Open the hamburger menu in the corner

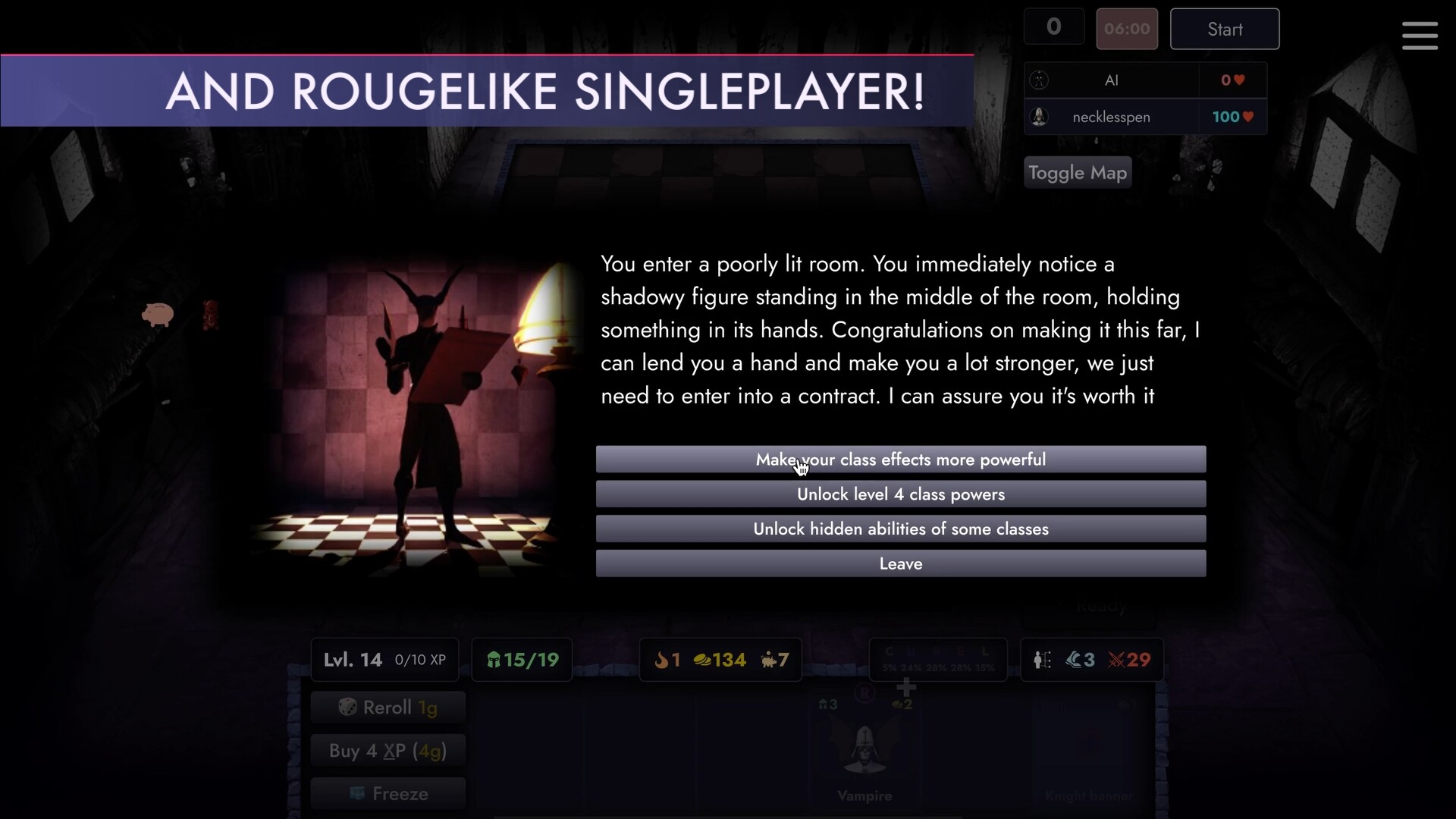tap(1420, 36)
